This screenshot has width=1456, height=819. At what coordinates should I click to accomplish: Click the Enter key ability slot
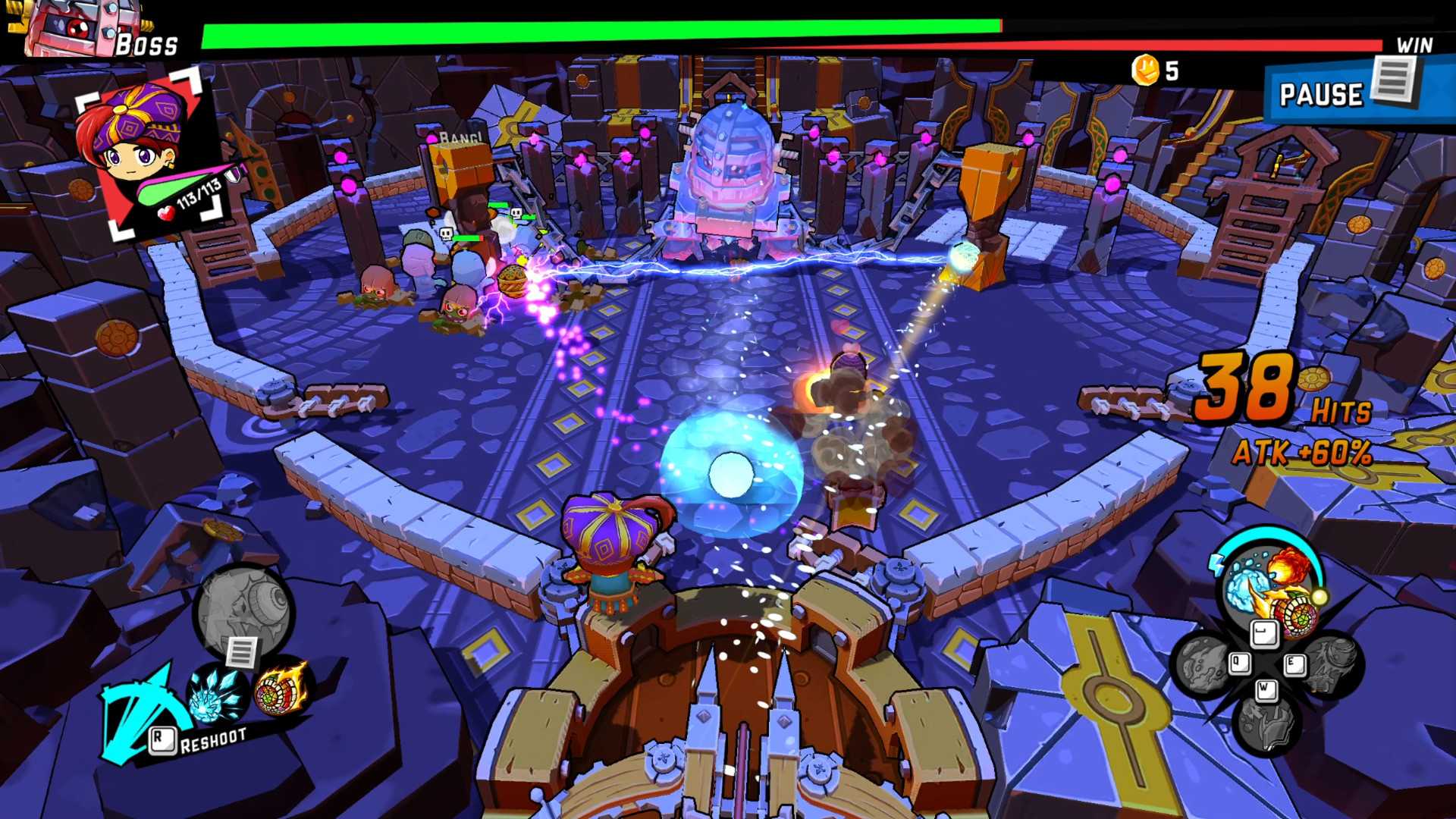coord(1265,634)
